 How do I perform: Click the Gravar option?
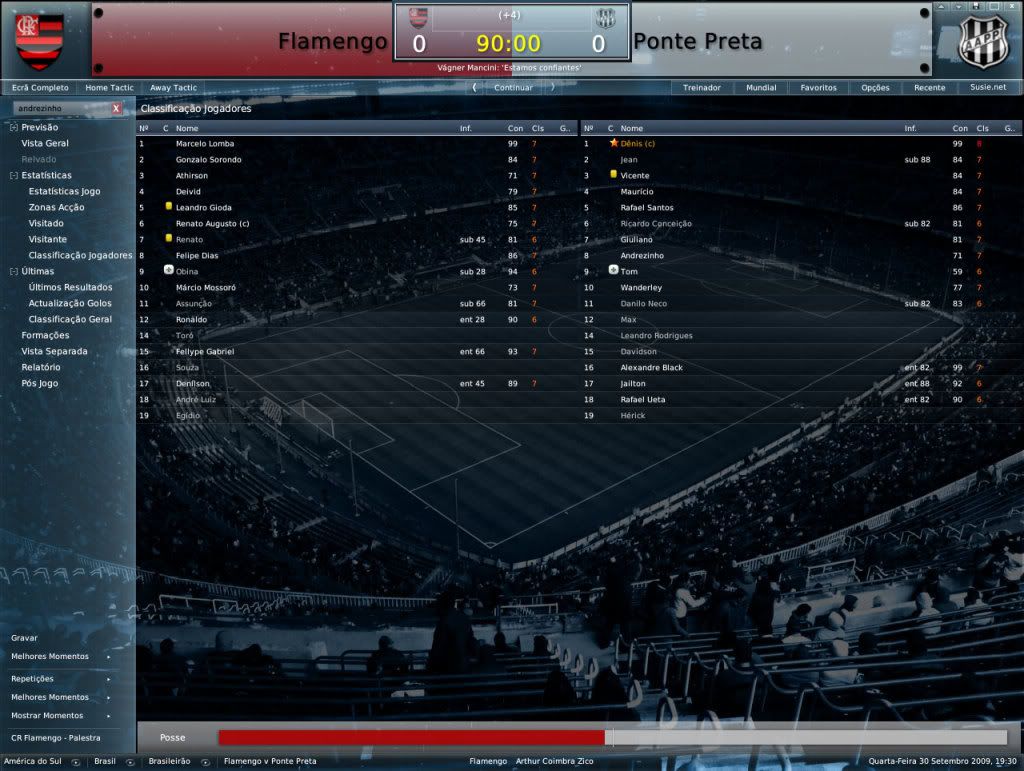(x=24, y=637)
